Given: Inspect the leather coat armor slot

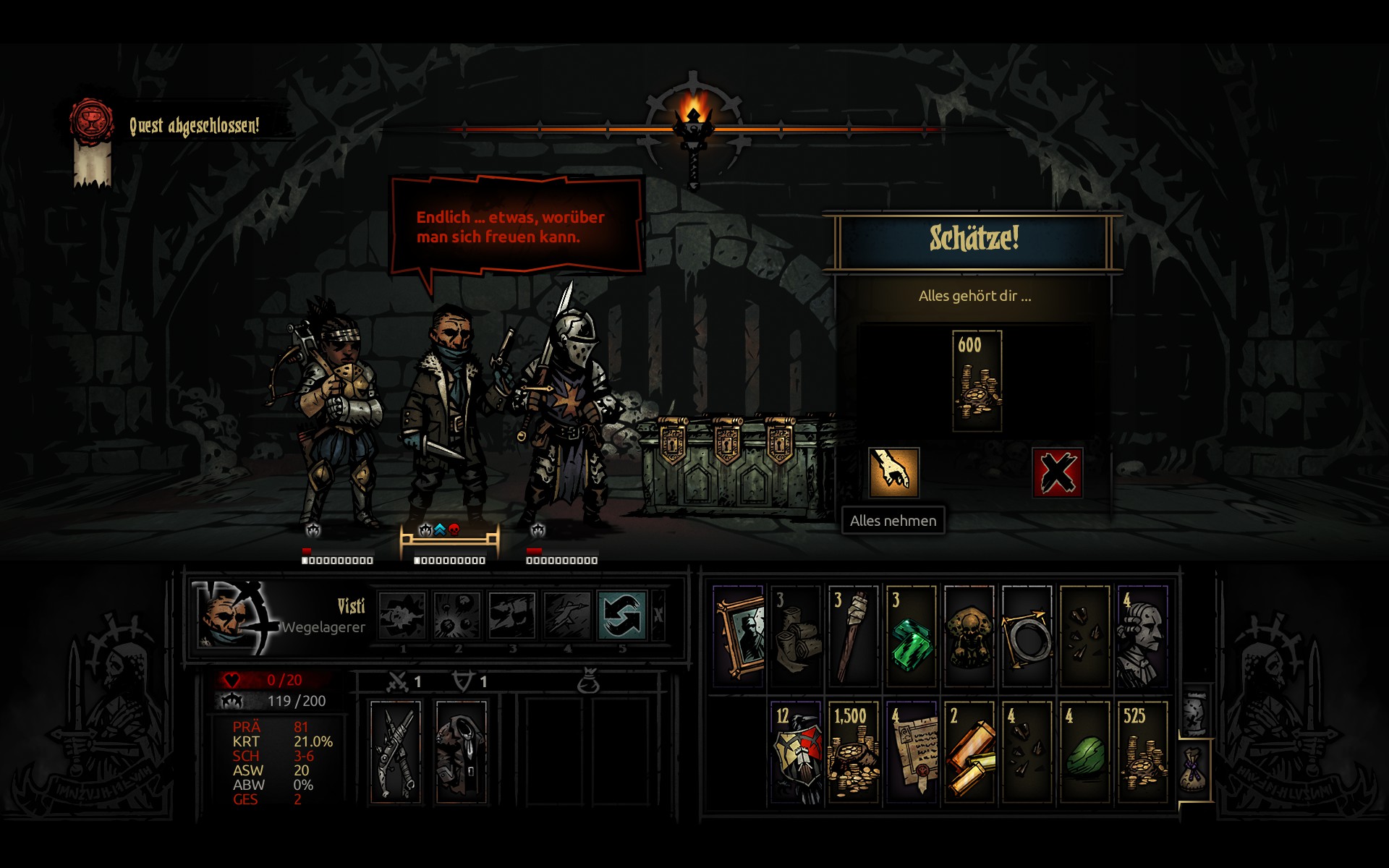Looking at the screenshot, I should tap(461, 752).
